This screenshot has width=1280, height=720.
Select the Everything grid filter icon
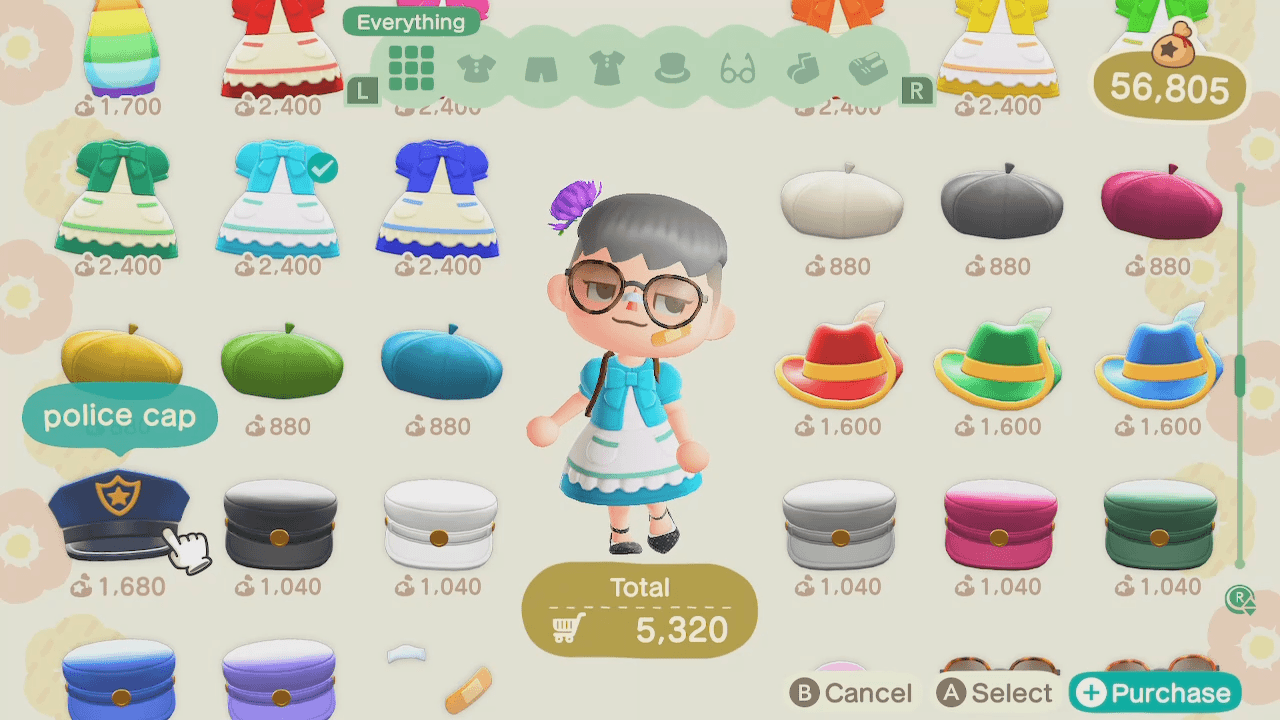coord(411,66)
